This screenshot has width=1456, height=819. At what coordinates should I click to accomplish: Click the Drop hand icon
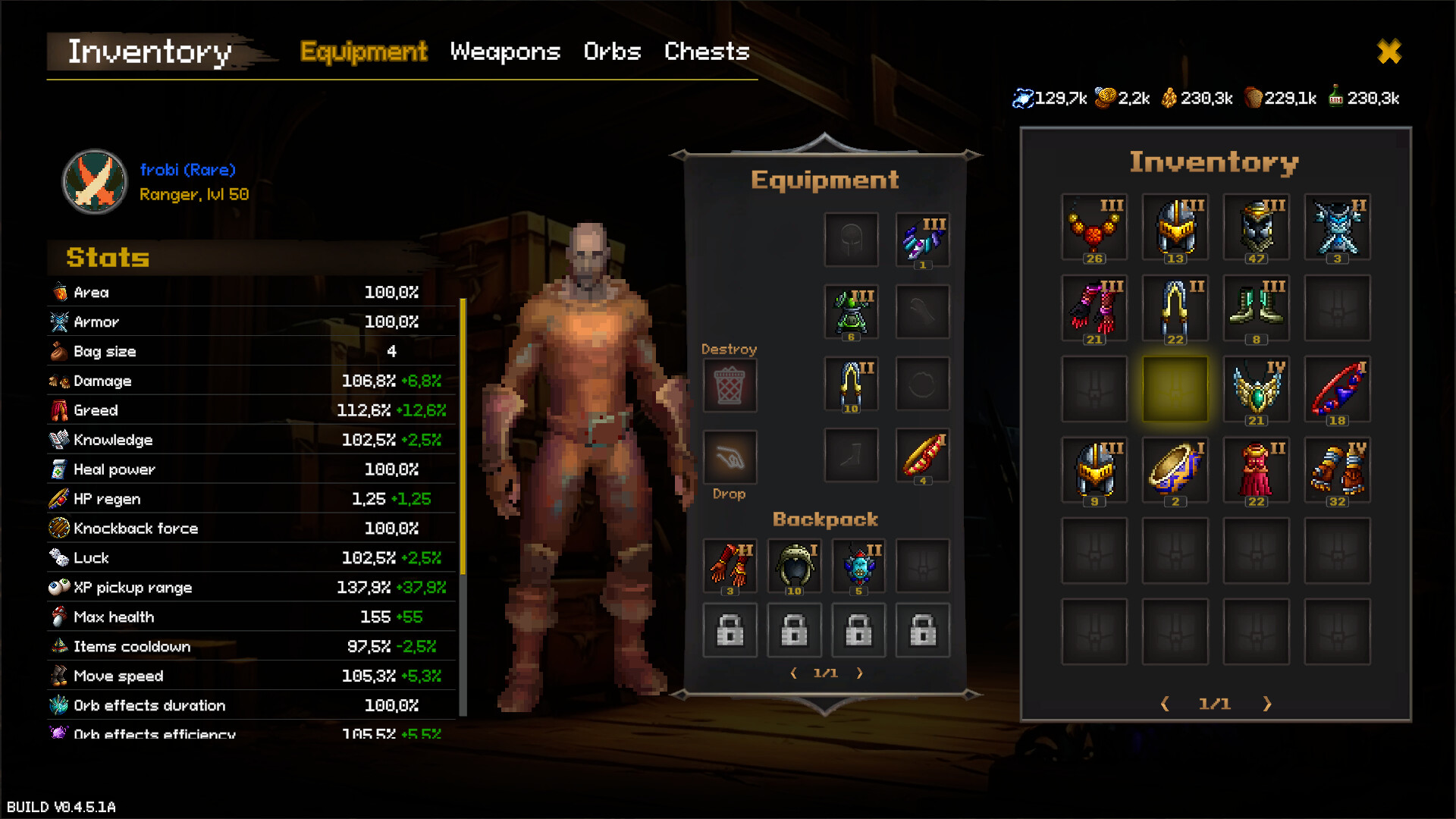pyautogui.click(x=730, y=456)
